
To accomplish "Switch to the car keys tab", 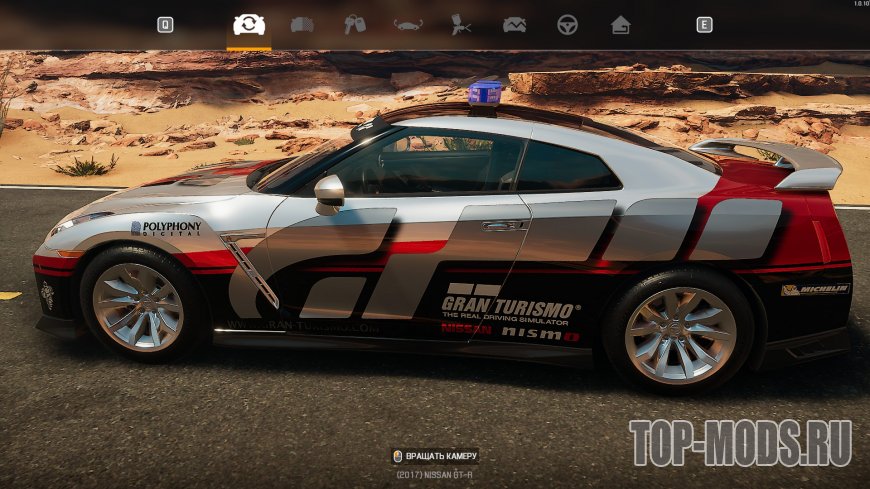I will pyautogui.click(x=355, y=25).
